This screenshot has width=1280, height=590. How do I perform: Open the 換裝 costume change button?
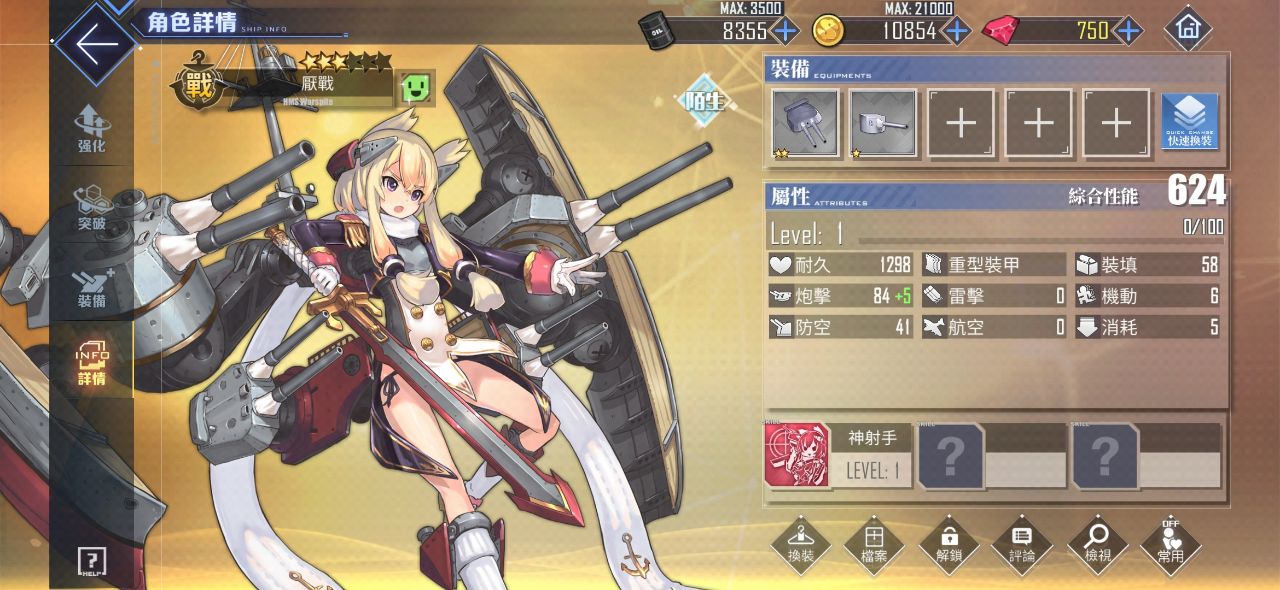[800, 545]
